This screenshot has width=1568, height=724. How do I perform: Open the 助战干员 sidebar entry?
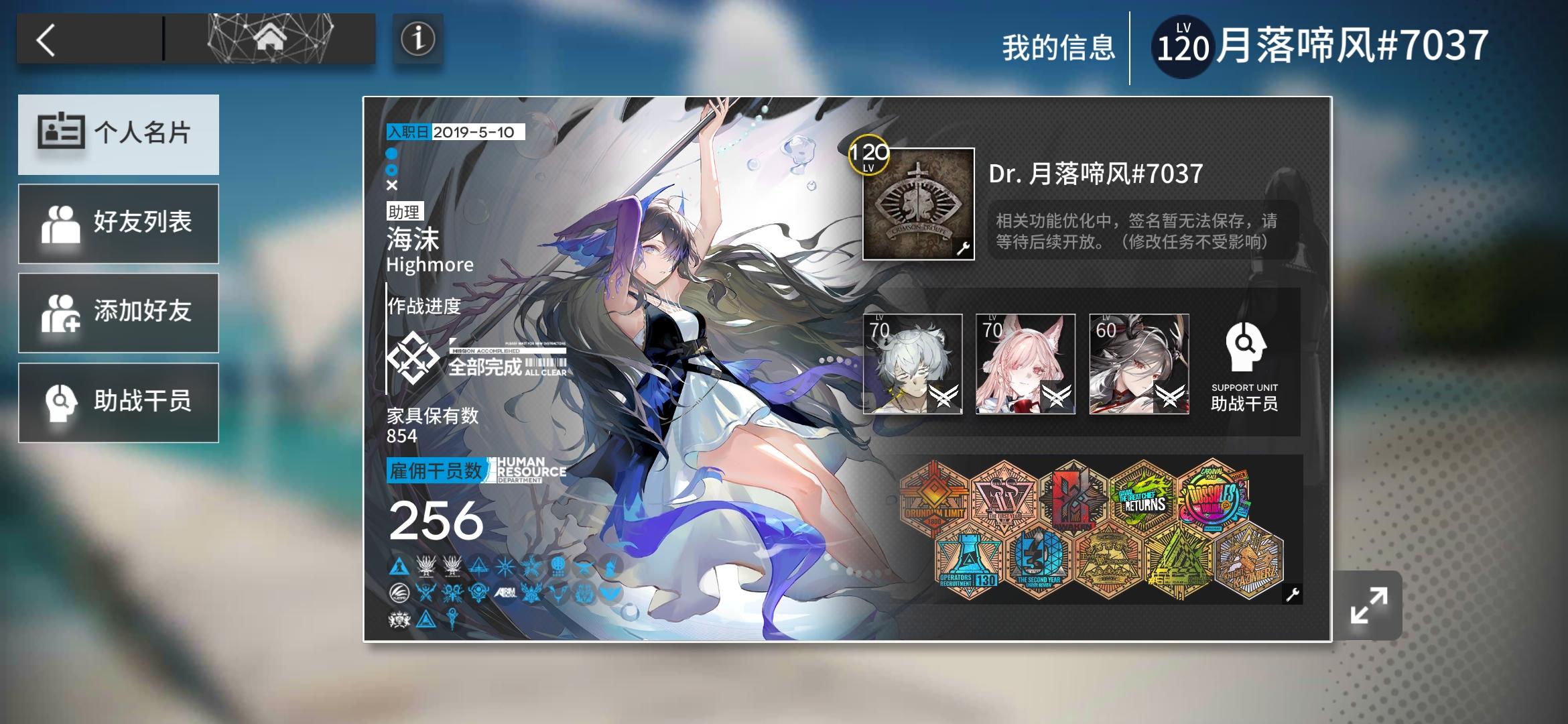click(x=119, y=402)
